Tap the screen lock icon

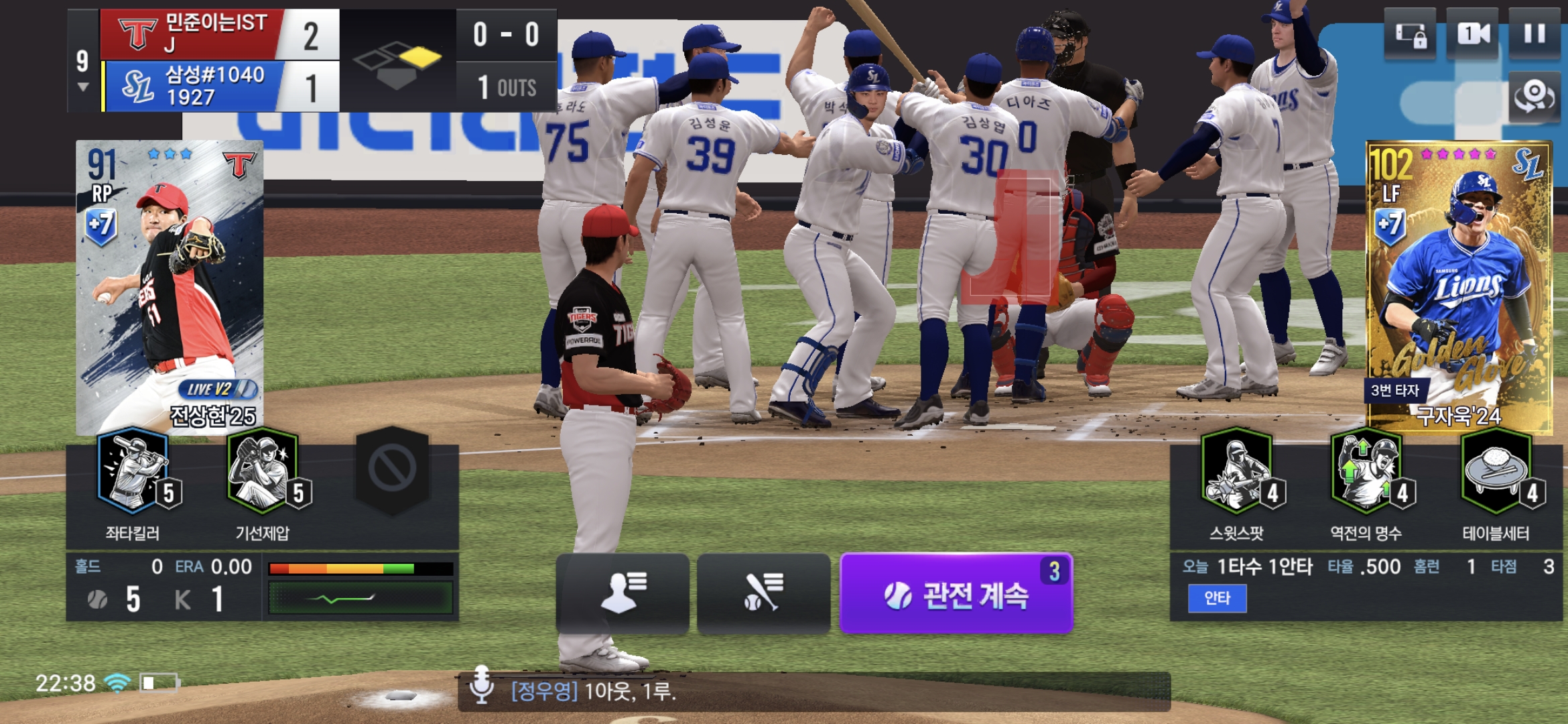(1410, 34)
